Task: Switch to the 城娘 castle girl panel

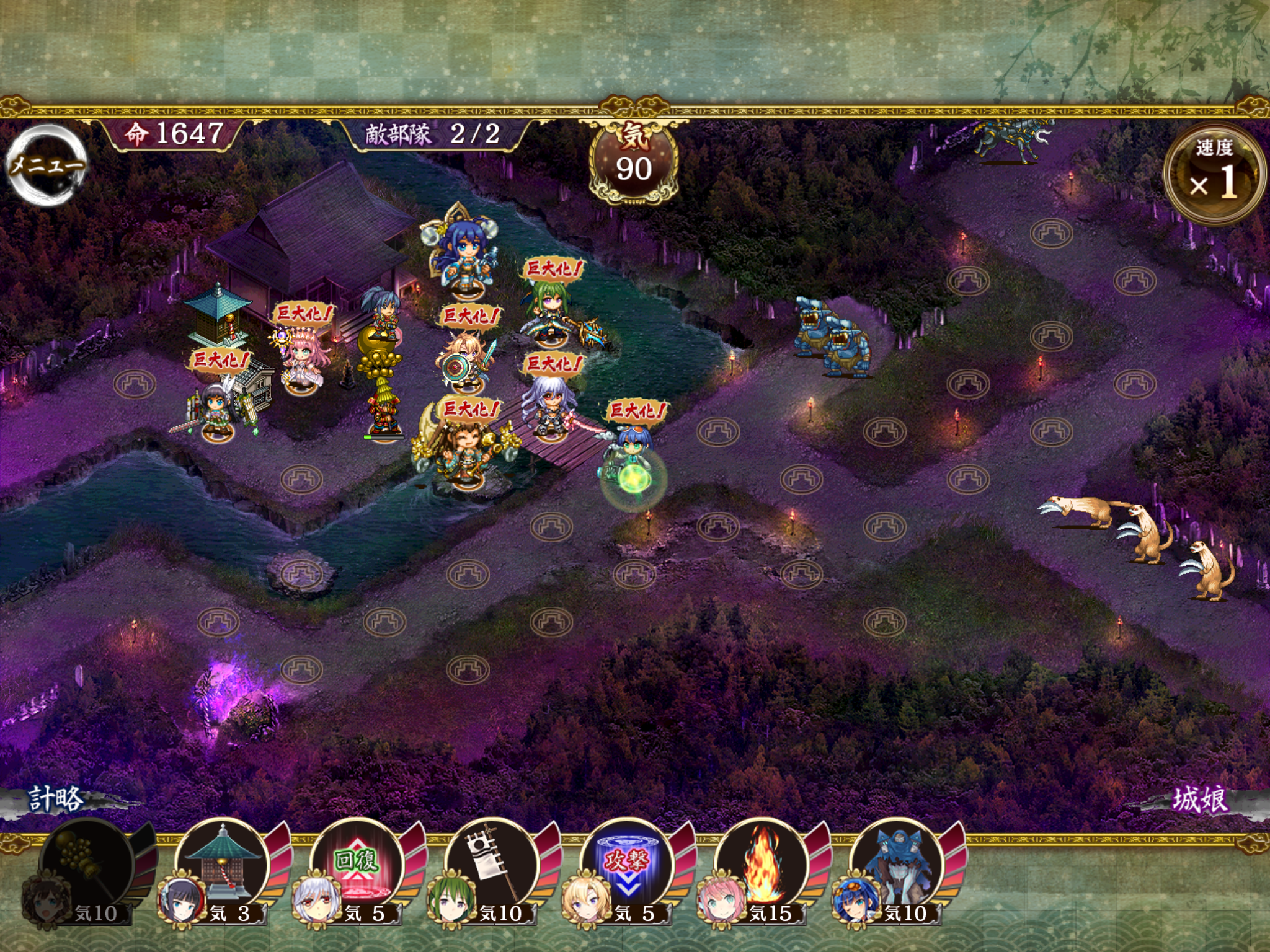Action: point(1199,800)
